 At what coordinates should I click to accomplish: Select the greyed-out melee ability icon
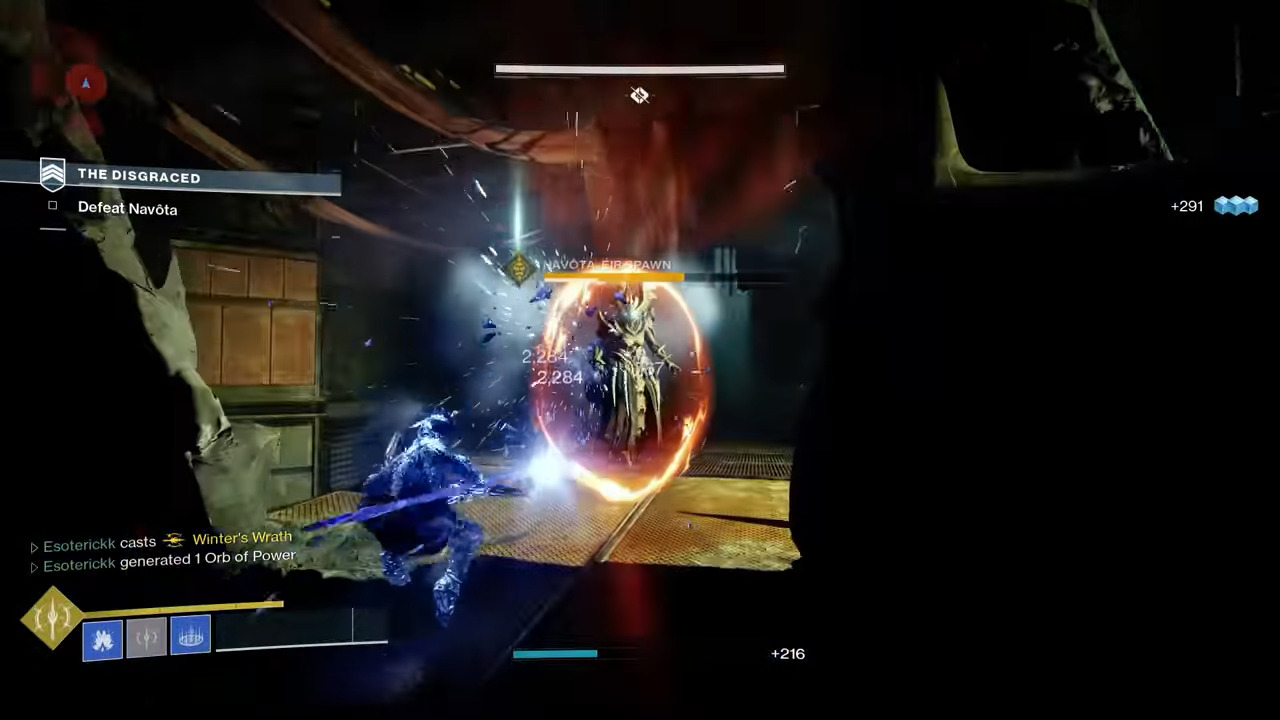pyautogui.click(x=146, y=638)
